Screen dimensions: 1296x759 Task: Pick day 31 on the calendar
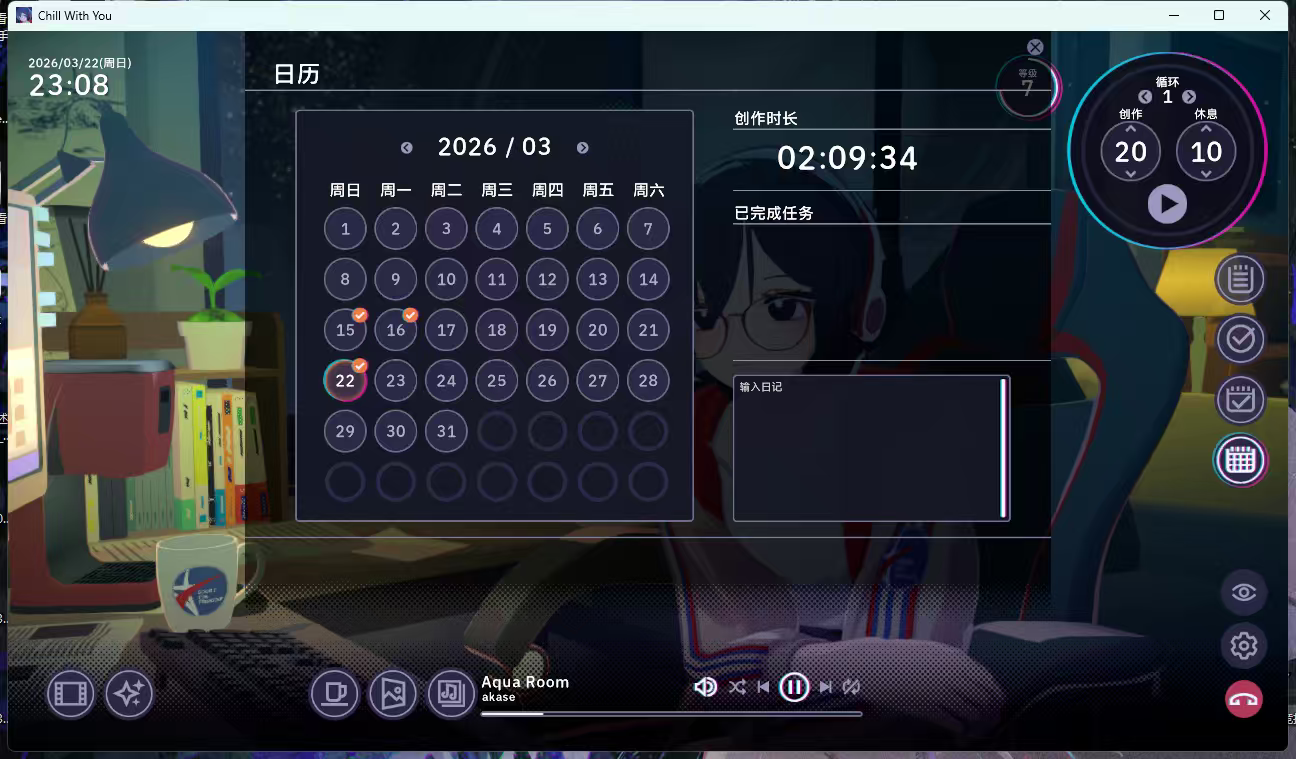pos(446,432)
